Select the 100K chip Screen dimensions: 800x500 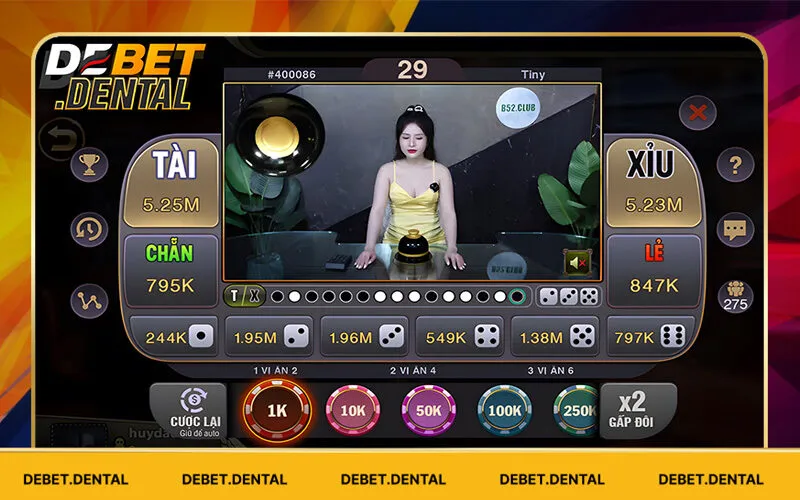click(504, 411)
